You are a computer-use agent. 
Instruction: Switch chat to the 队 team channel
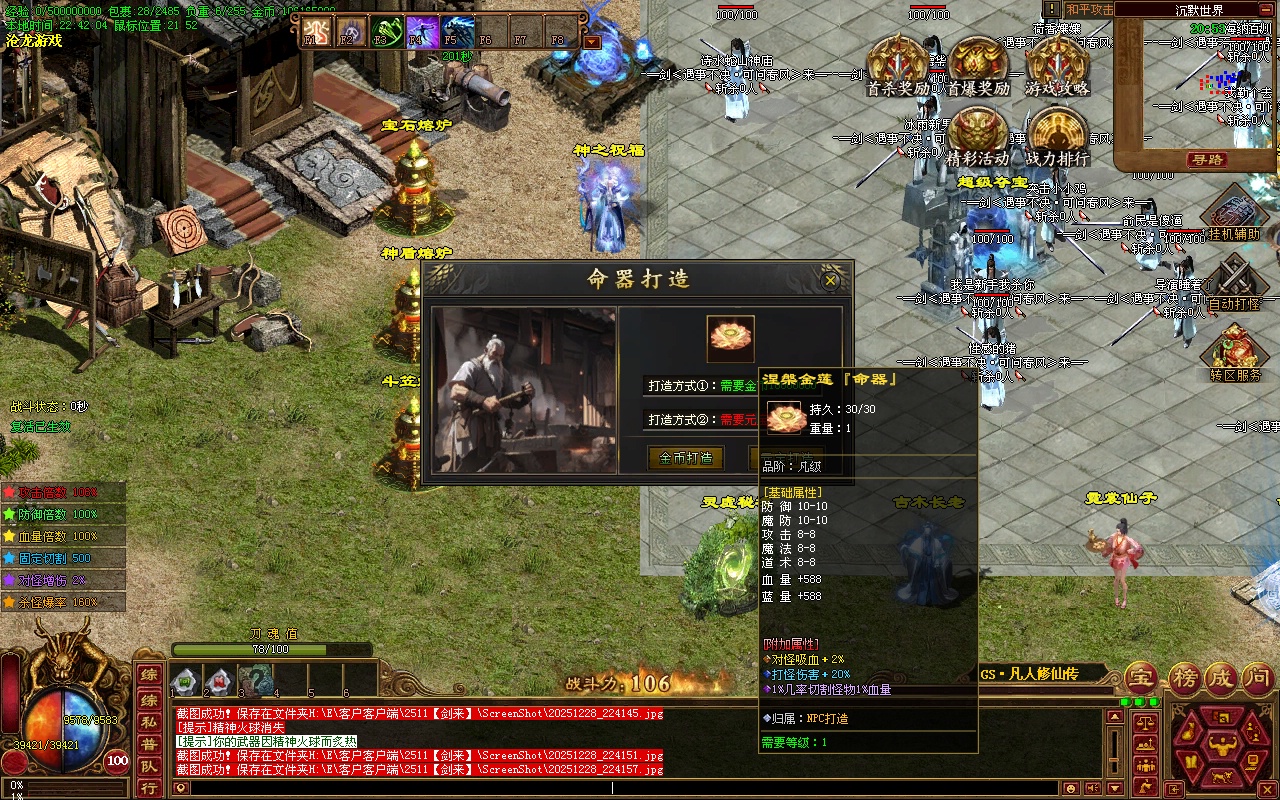tap(148, 766)
